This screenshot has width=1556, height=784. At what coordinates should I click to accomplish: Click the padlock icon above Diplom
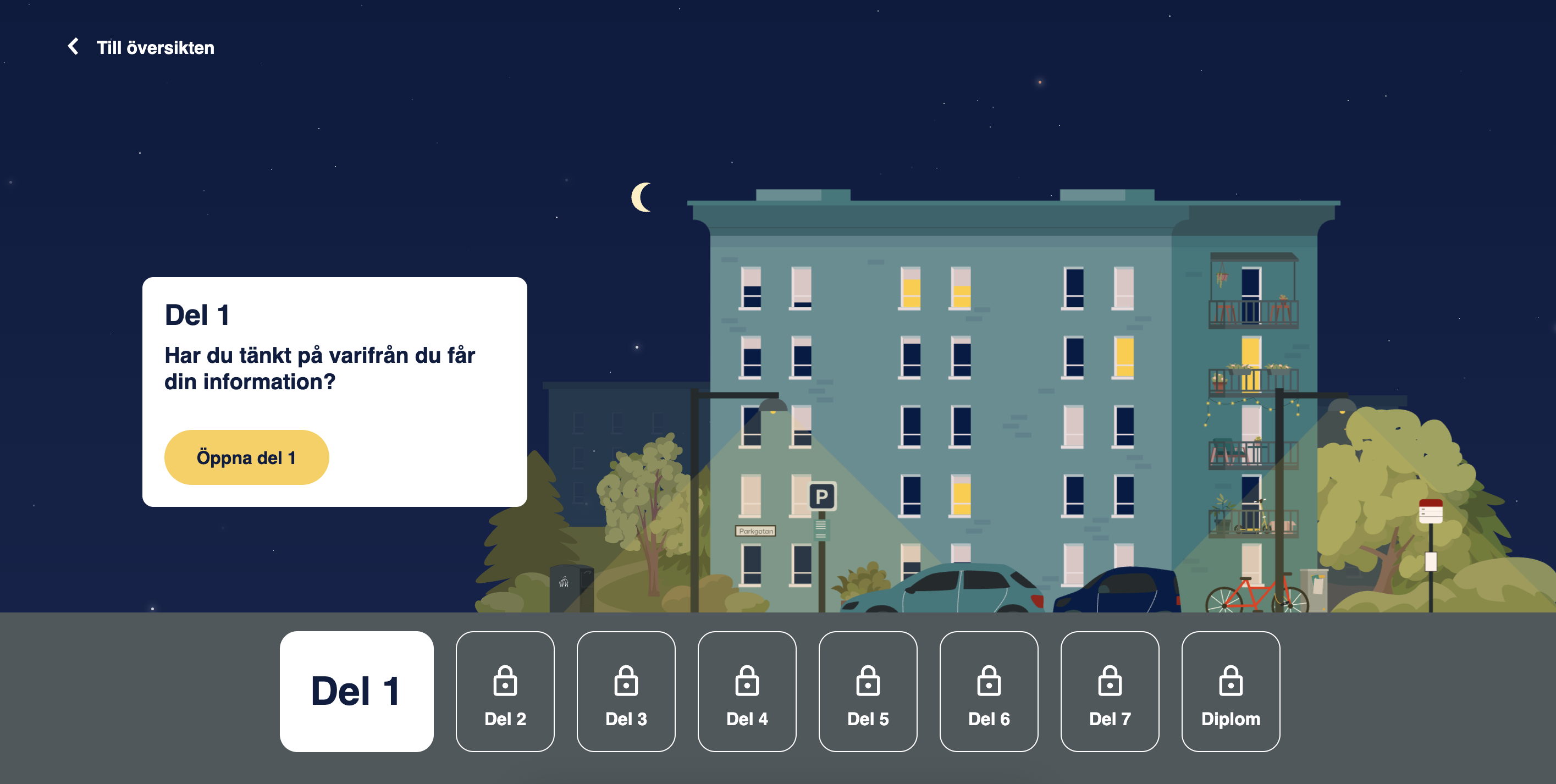click(1231, 680)
